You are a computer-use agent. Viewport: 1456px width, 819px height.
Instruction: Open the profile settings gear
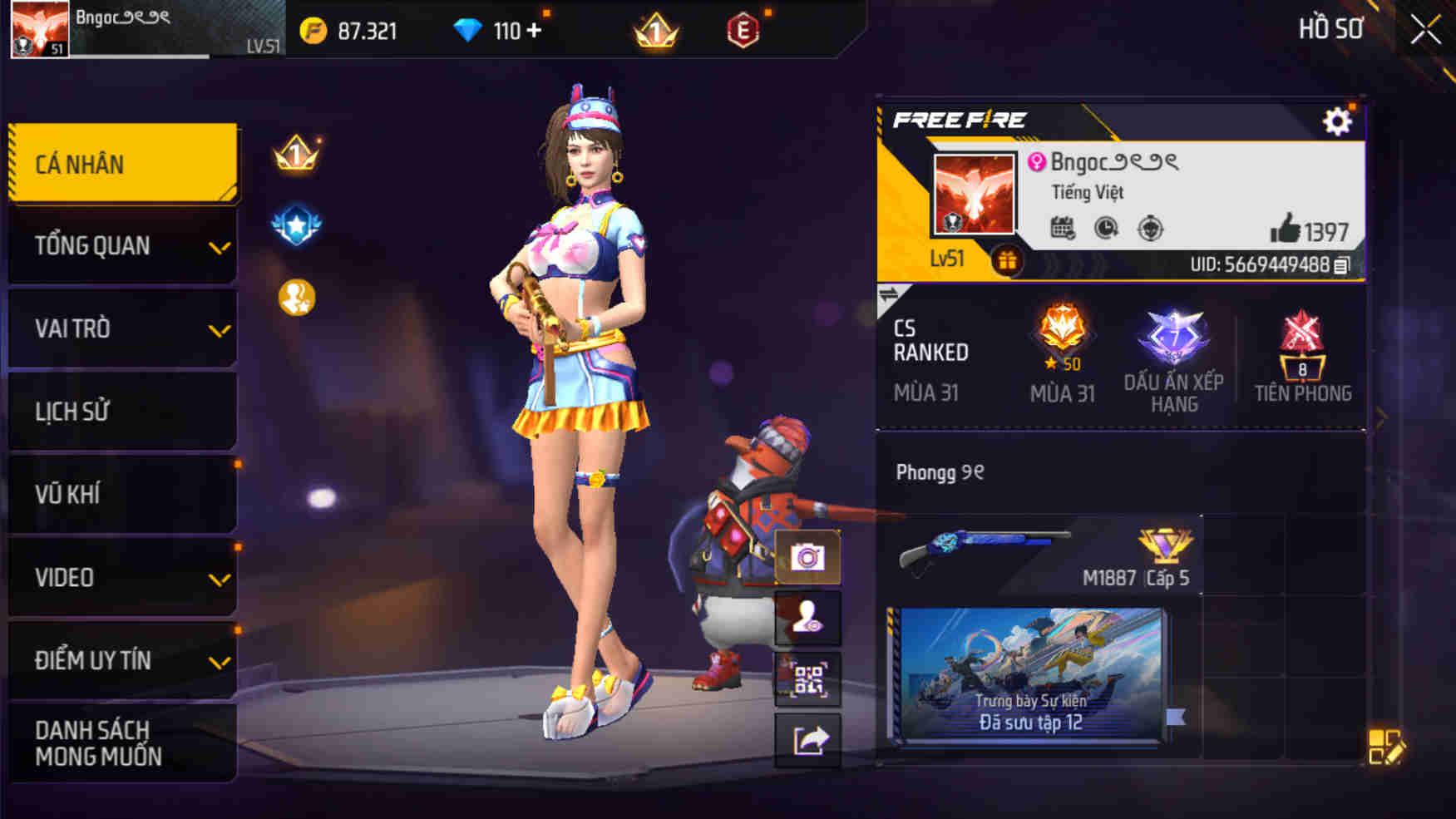click(x=1336, y=121)
